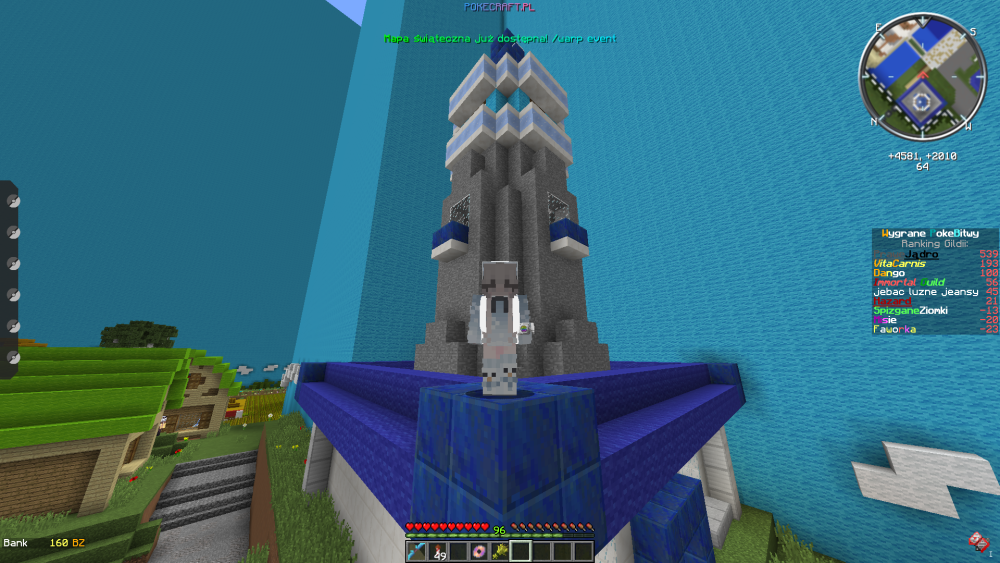
Task: Select the topmost empty Pokéball party slot
Action: tap(13, 201)
